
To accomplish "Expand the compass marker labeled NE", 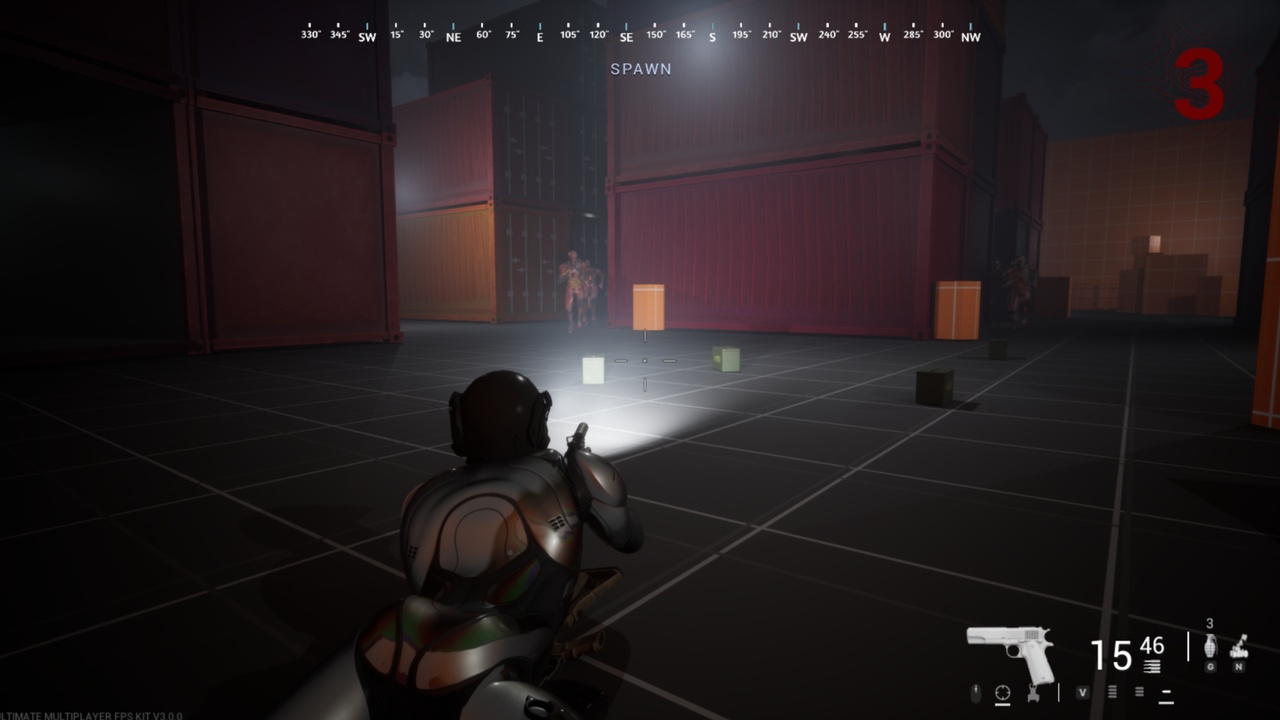I will 452,35.
